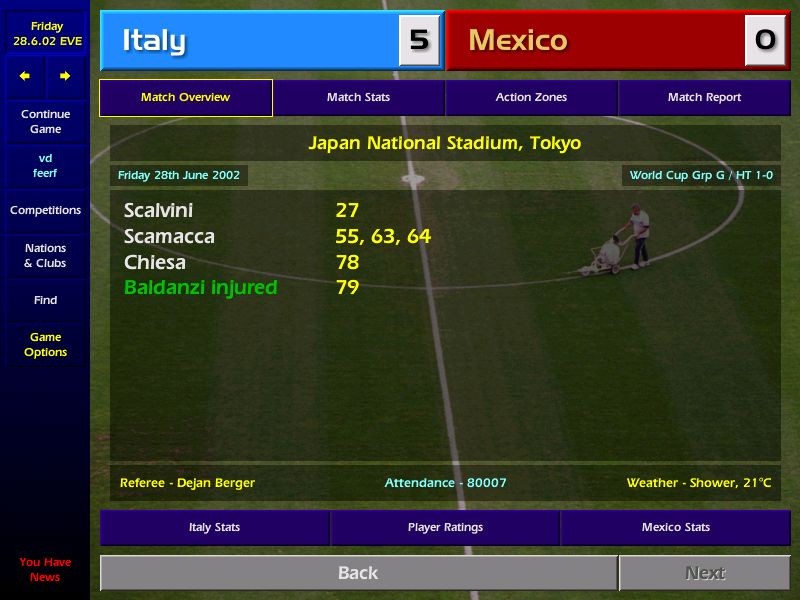Screen dimensions: 800x600
Task: Read the You Have News alert
Action: [45, 569]
